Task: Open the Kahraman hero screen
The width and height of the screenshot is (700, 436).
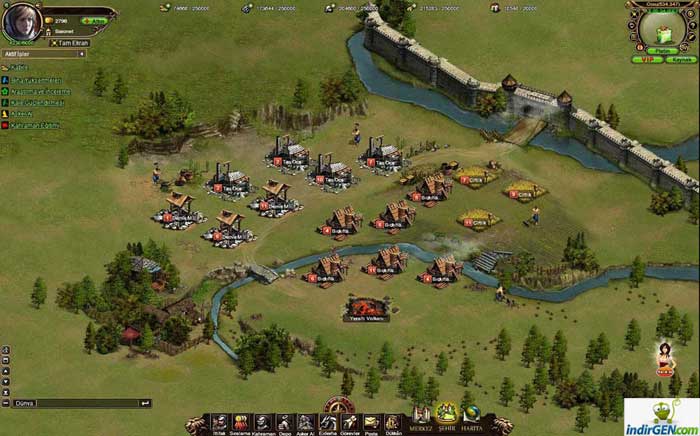Action: (262, 423)
